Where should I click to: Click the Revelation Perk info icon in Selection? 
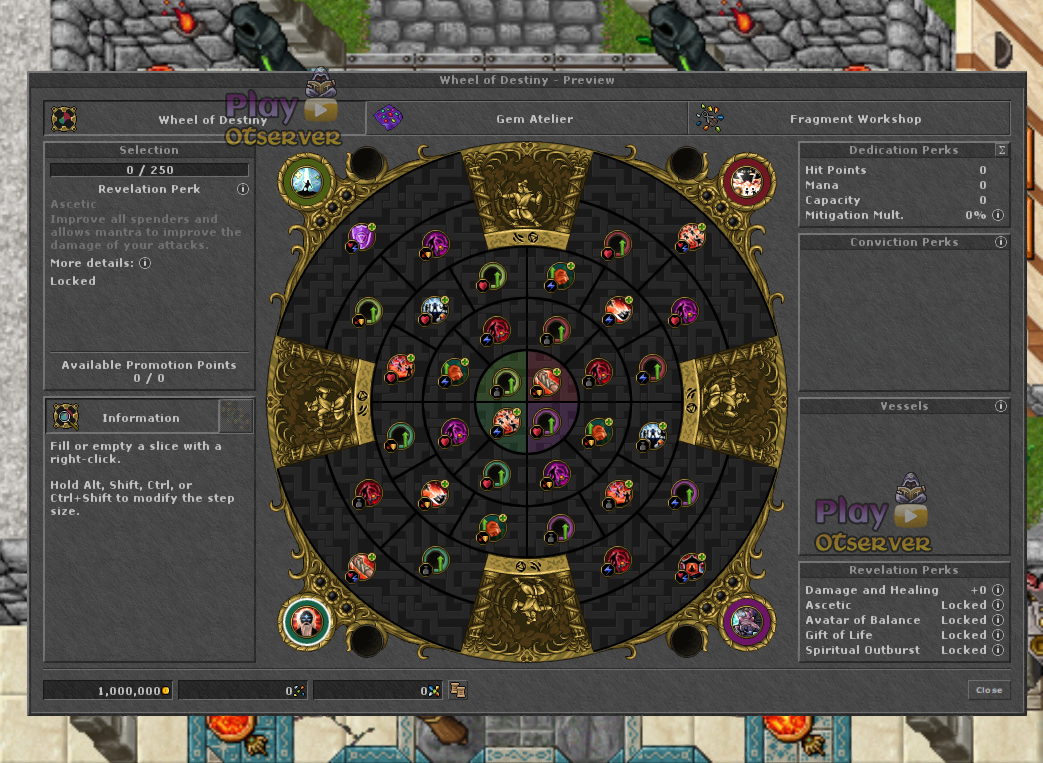coord(242,189)
